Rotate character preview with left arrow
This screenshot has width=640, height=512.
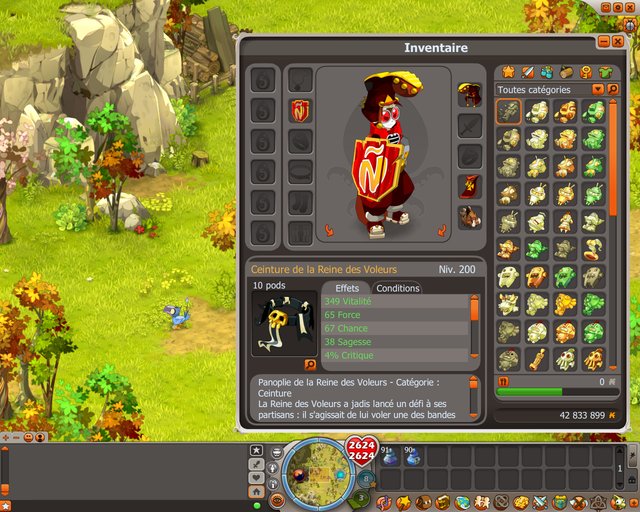click(x=329, y=231)
